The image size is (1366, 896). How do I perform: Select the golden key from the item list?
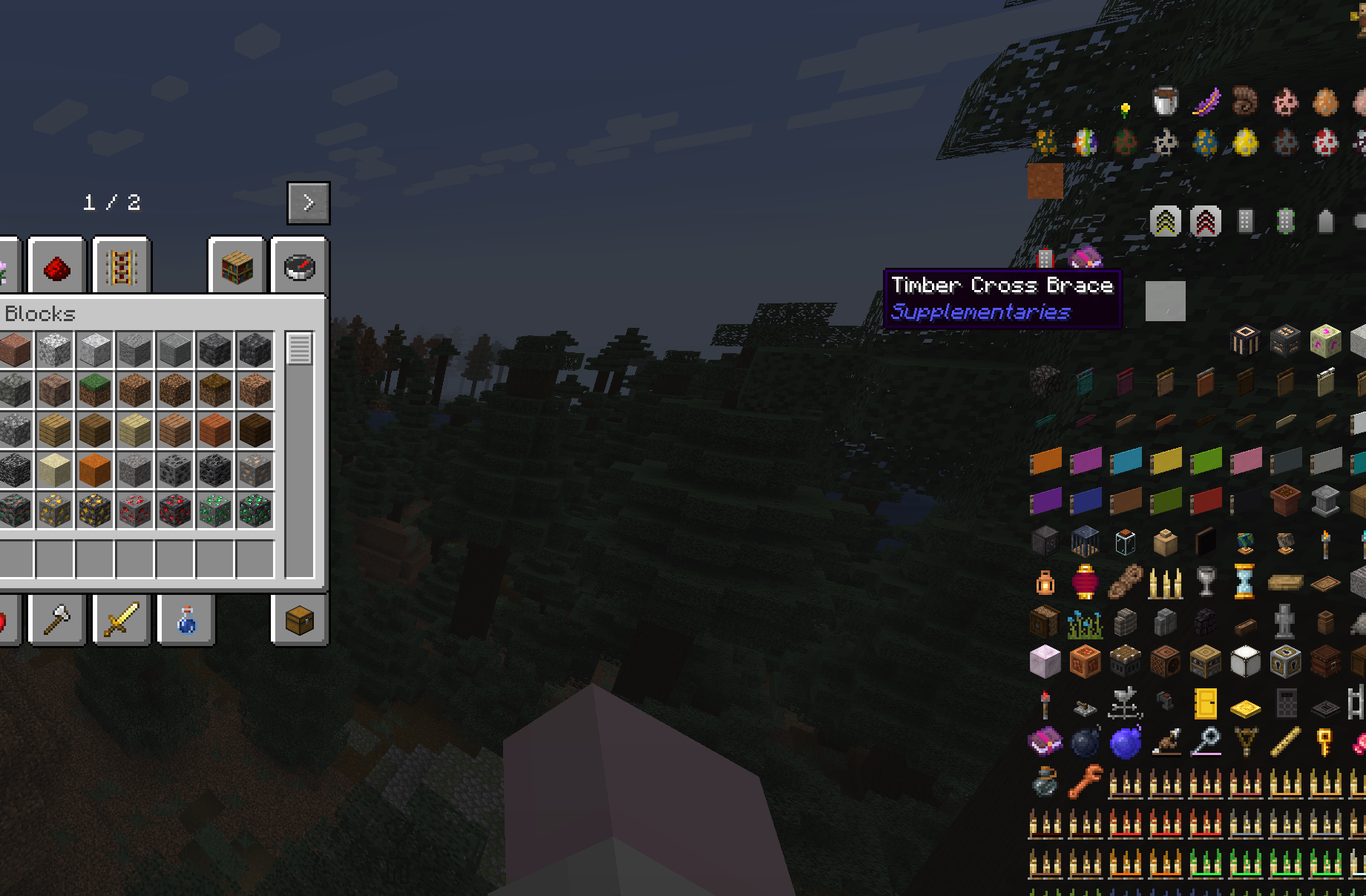(1324, 742)
